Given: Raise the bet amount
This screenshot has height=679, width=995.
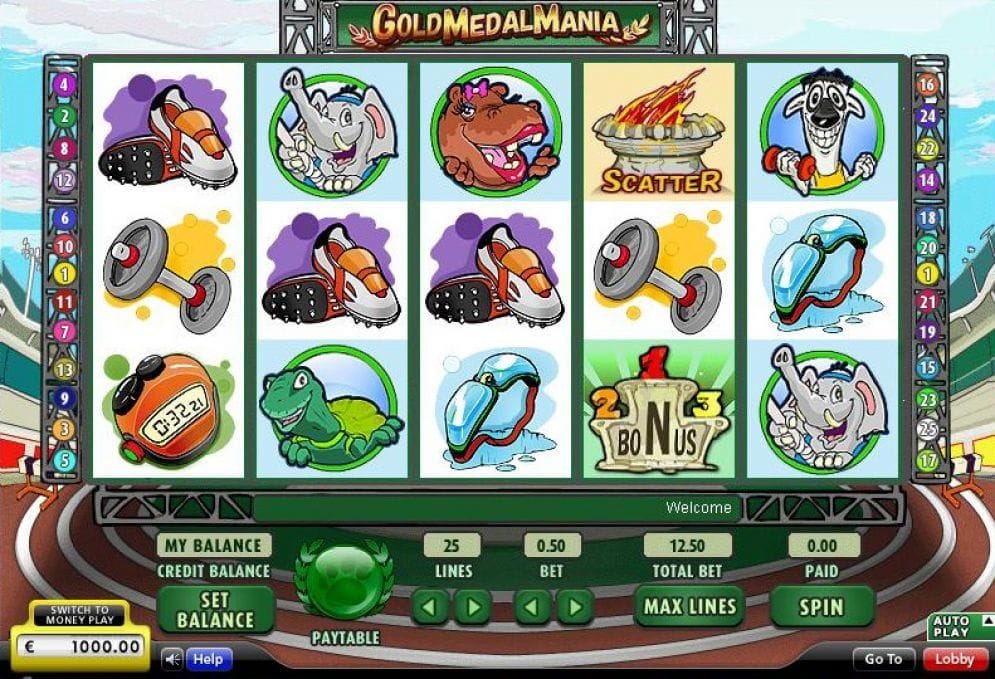Looking at the screenshot, I should tap(574, 606).
